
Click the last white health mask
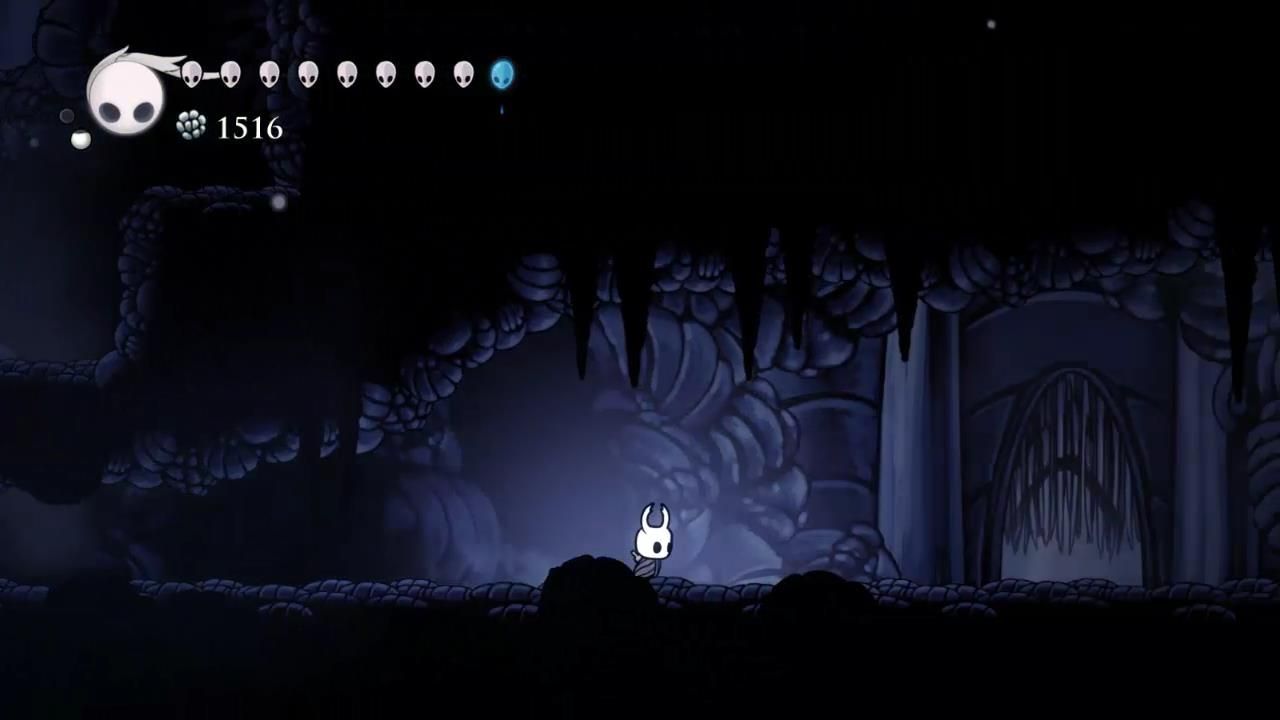pyautogui.click(x=463, y=74)
